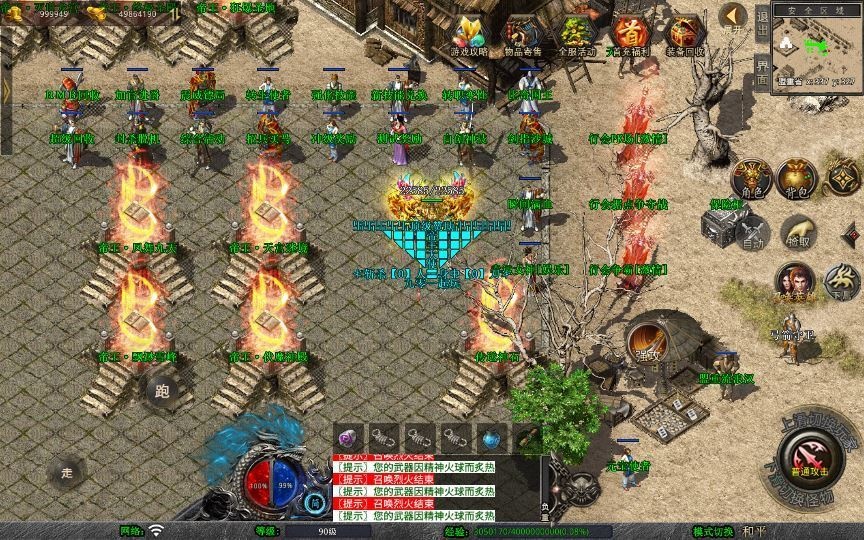
Task: Open the 物品寄售 consignment shop
Action: coord(521,34)
